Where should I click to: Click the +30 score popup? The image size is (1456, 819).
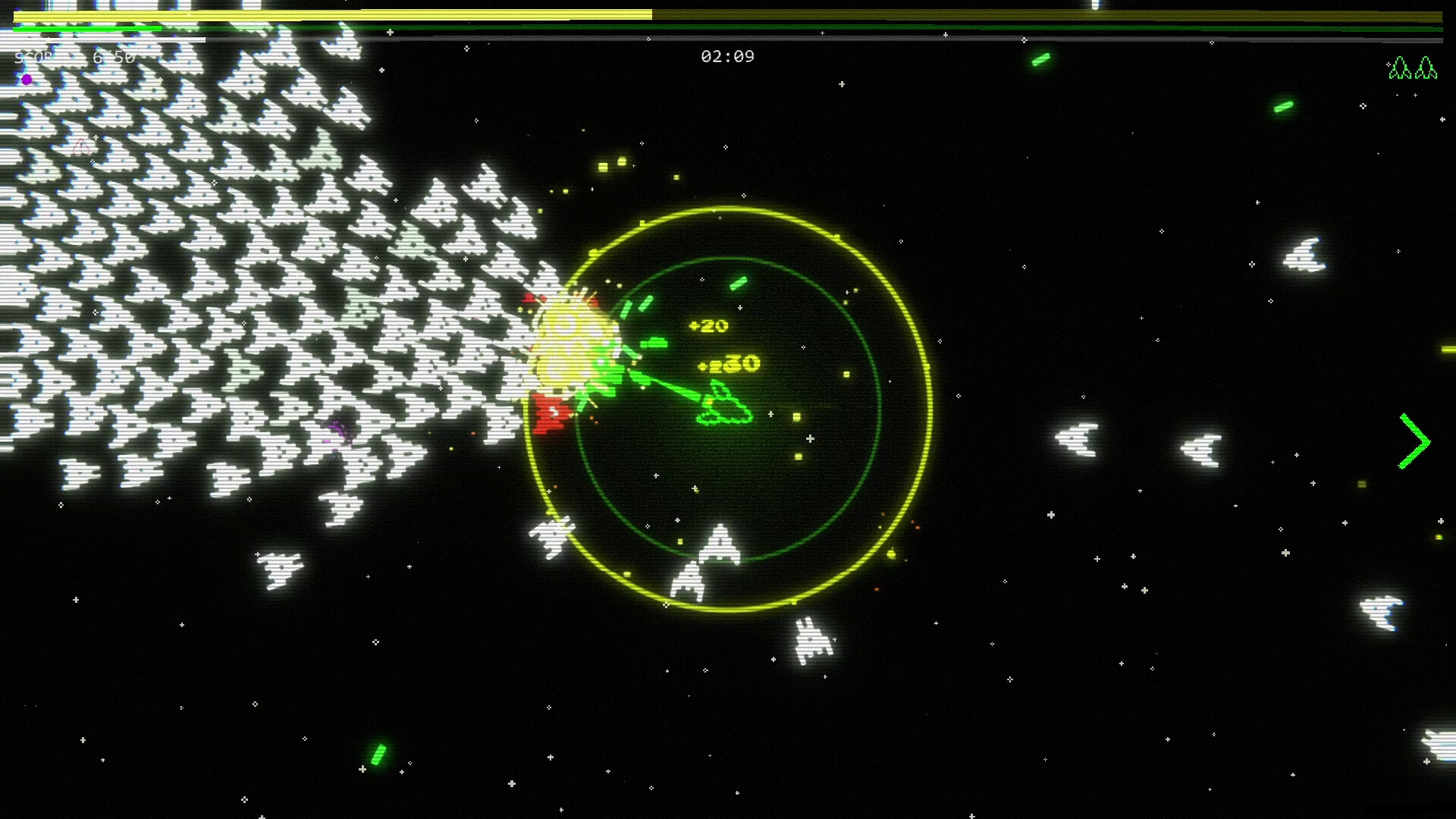(x=730, y=363)
